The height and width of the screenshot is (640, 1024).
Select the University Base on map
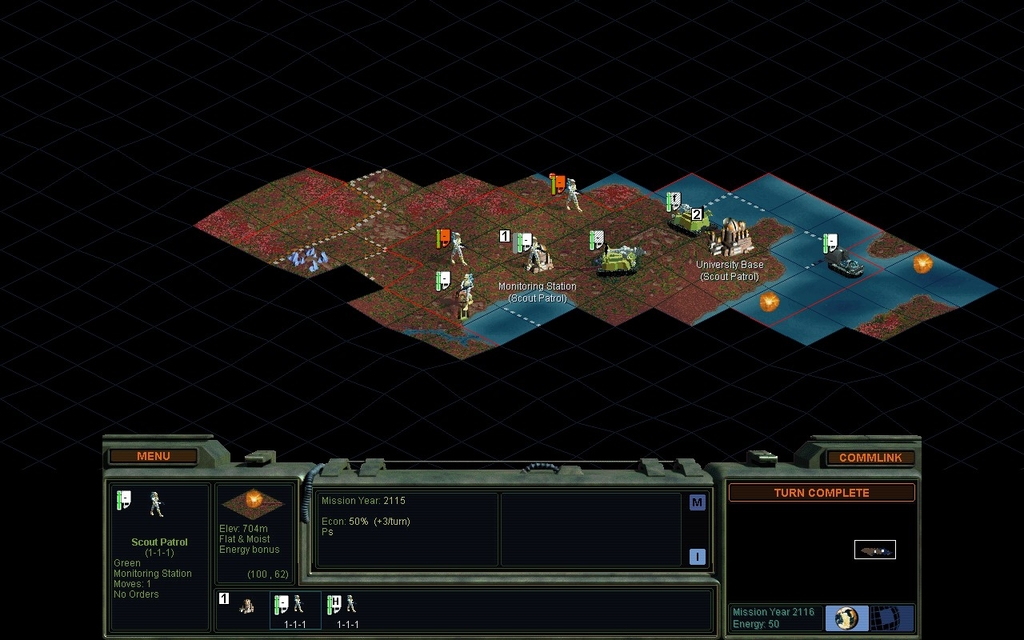[733, 238]
